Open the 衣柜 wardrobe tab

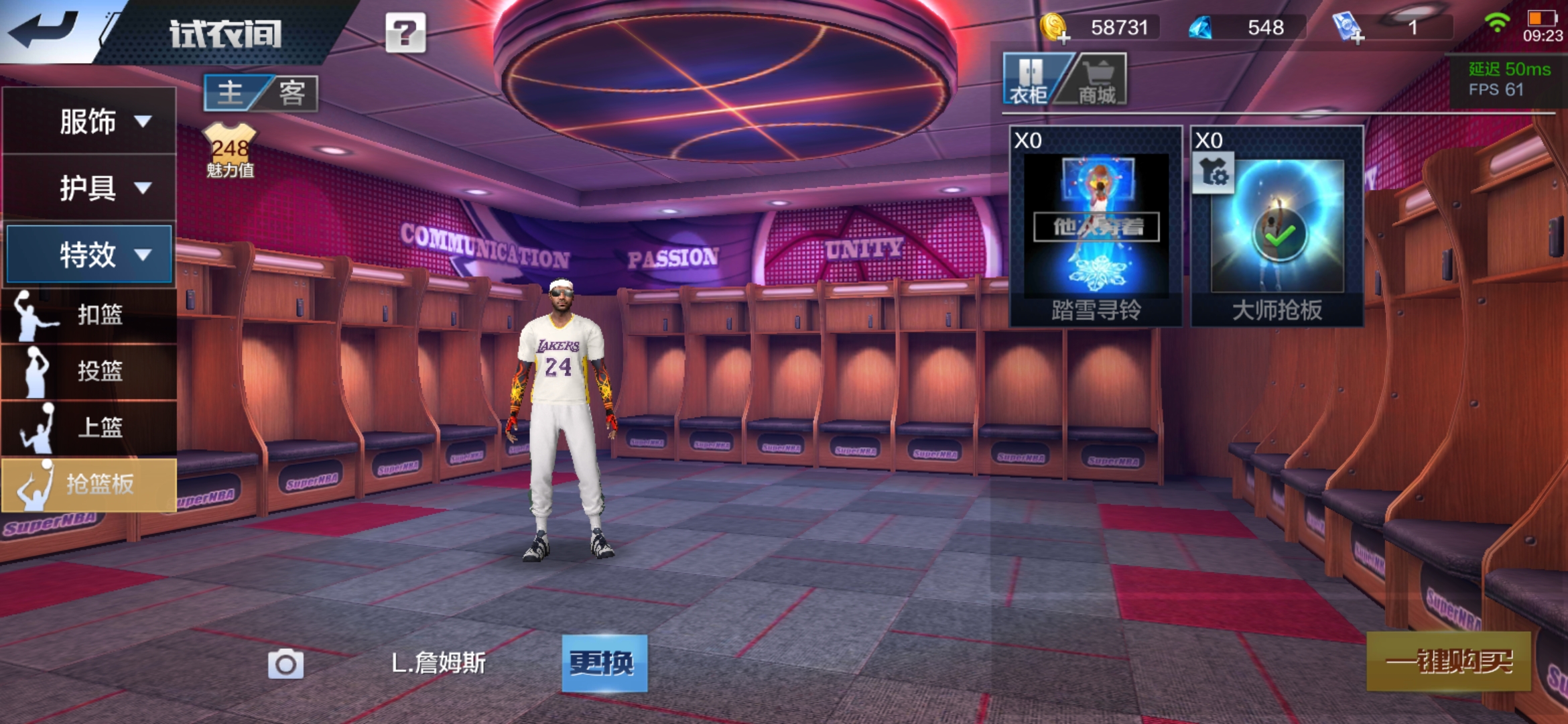click(1031, 80)
